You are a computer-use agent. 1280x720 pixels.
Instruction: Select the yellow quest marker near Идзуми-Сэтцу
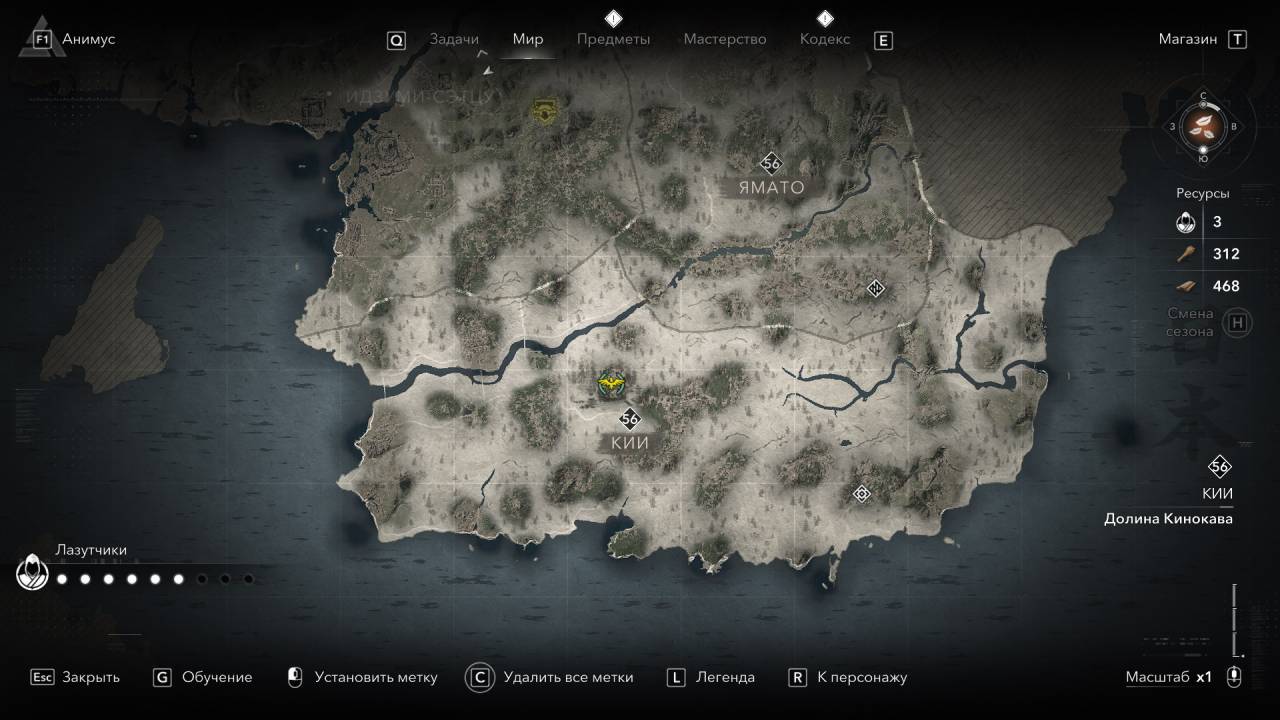click(545, 111)
